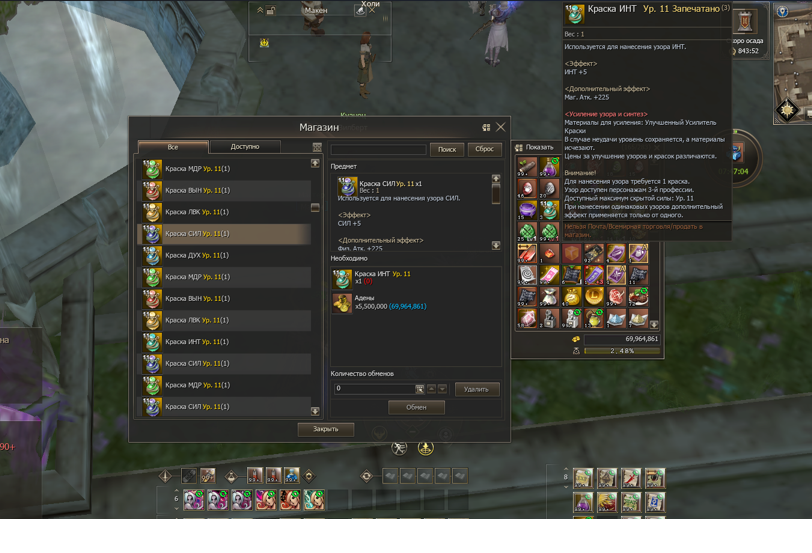Switch to the Доступно tab

[244, 147]
